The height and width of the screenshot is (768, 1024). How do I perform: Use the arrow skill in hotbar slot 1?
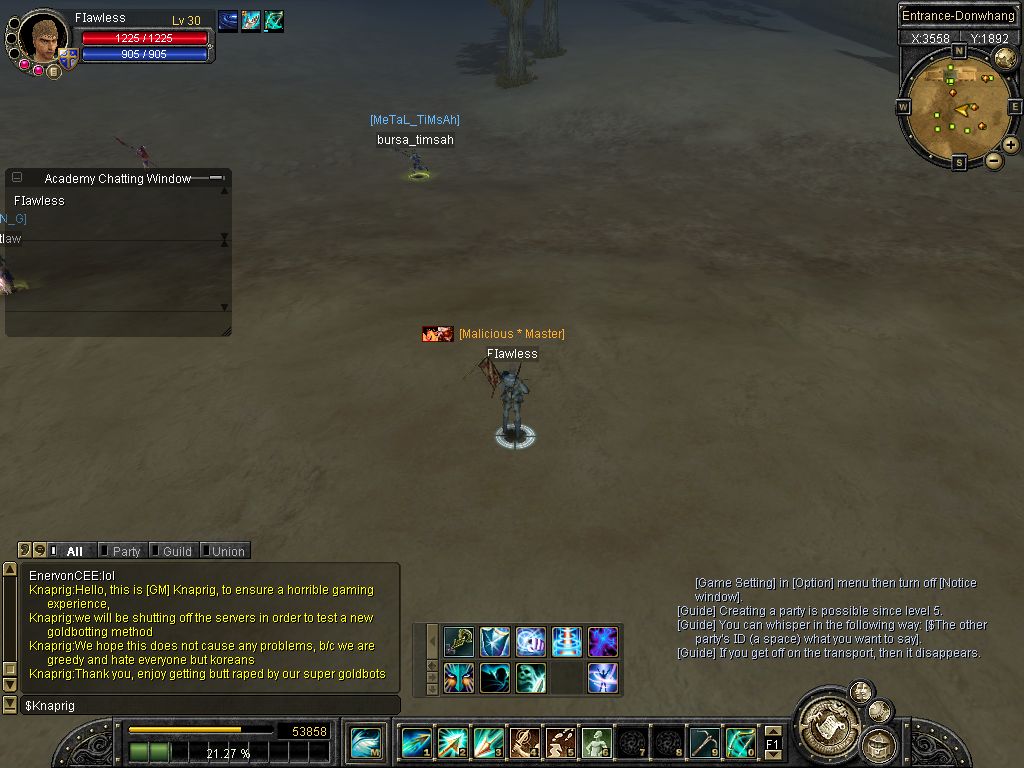point(416,743)
